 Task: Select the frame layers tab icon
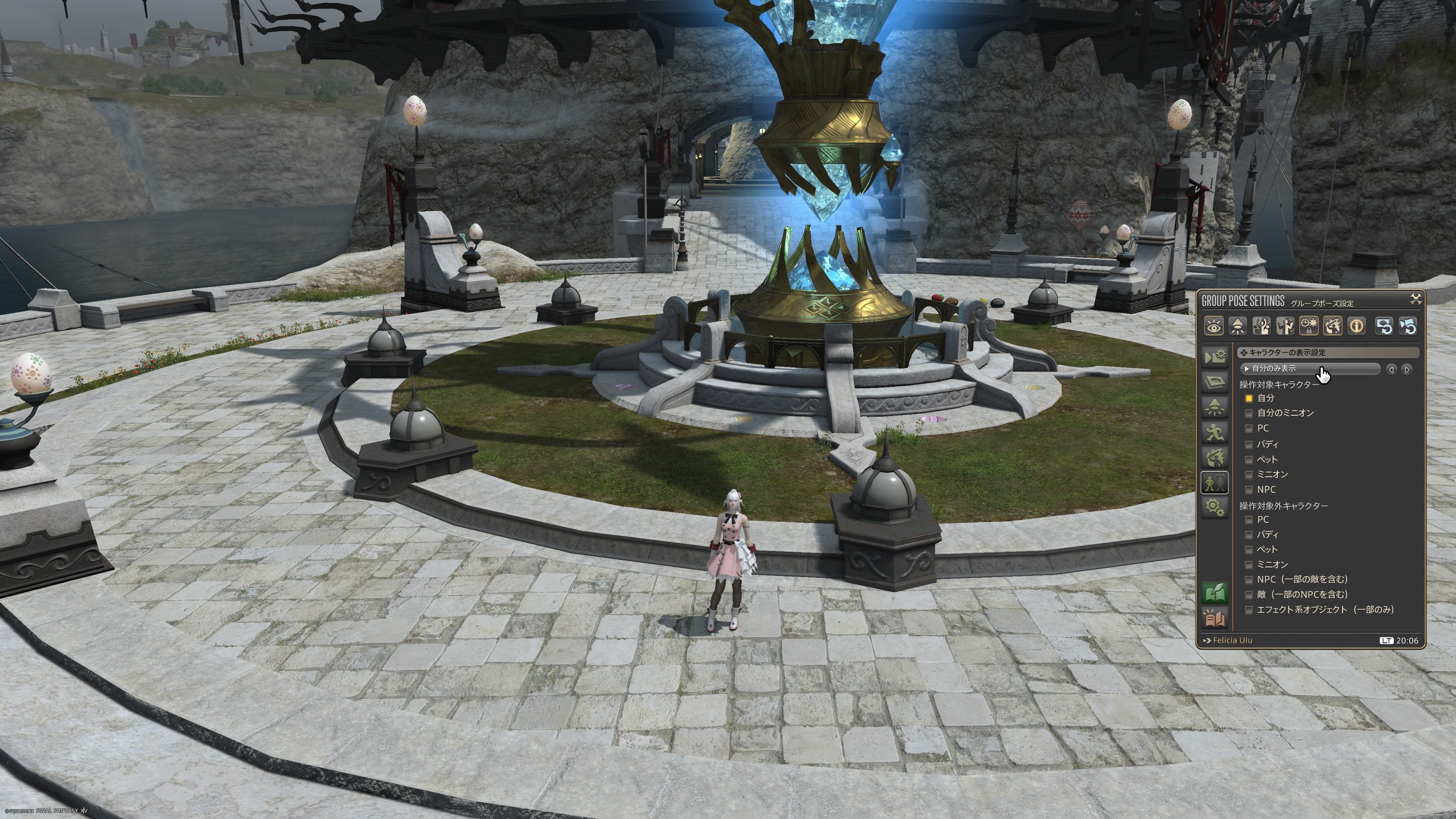click(1214, 382)
